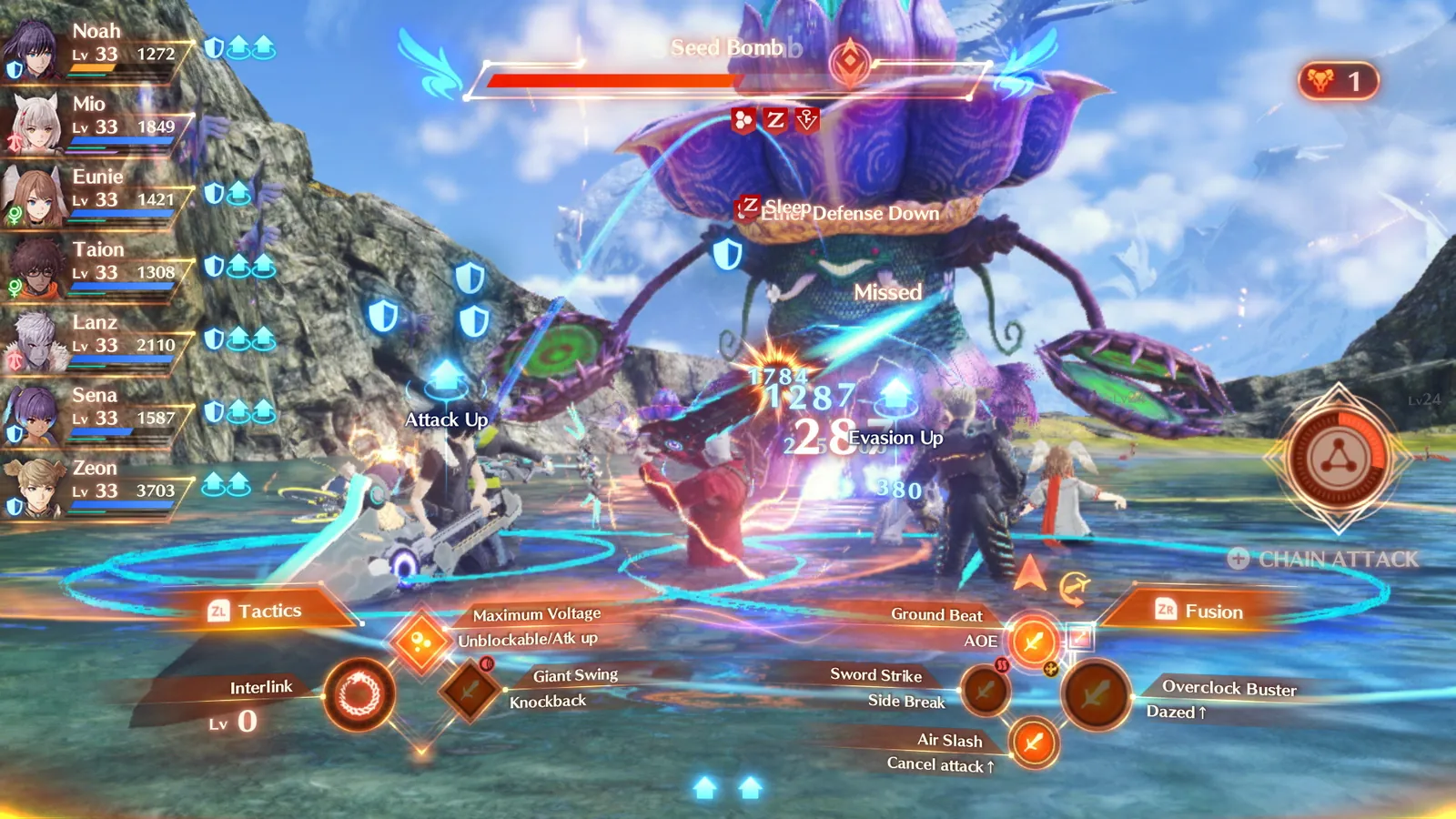Click the Defense Down debuff on the boss

coord(872,215)
